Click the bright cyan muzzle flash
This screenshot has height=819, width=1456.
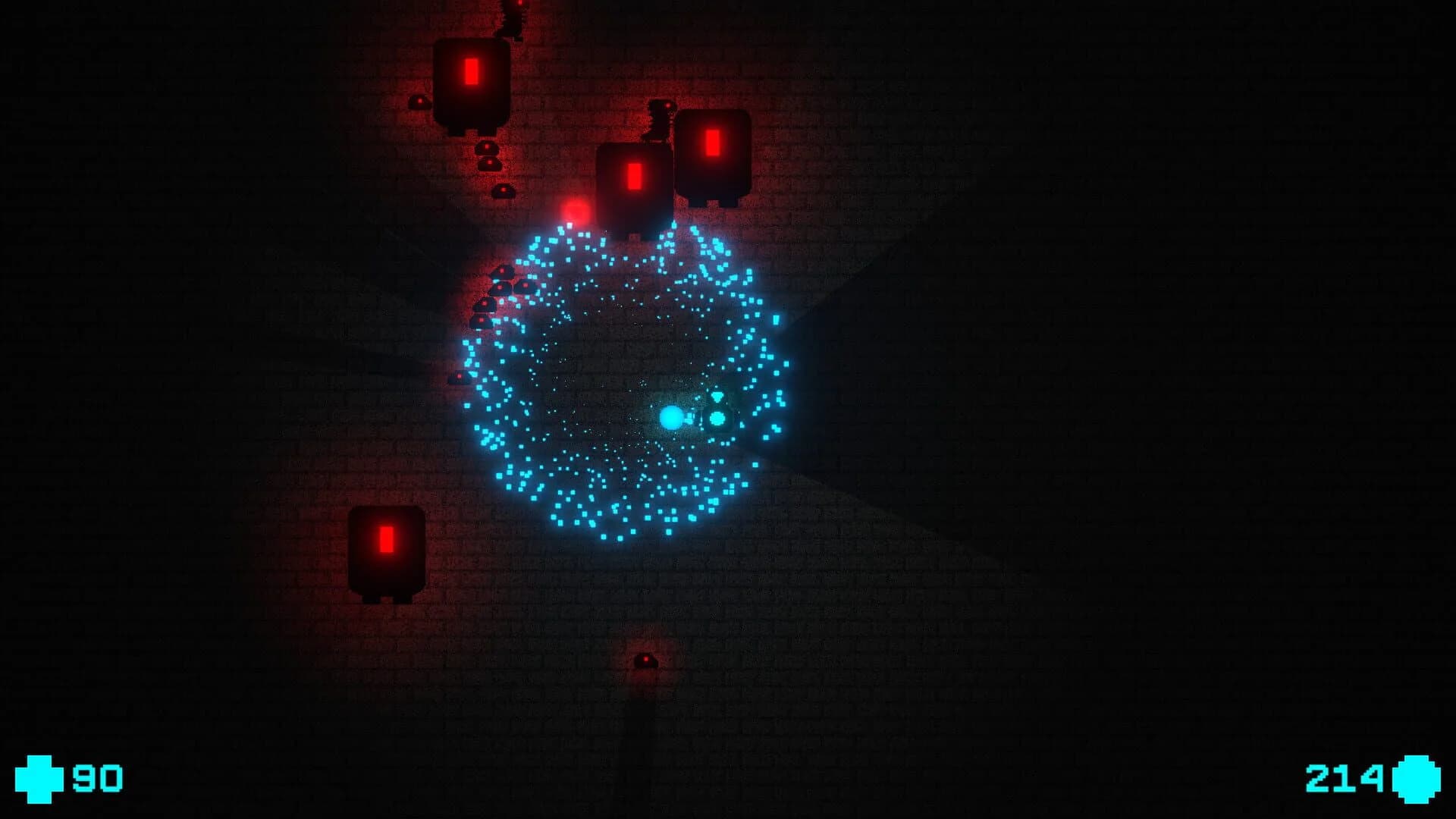coord(671,416)
